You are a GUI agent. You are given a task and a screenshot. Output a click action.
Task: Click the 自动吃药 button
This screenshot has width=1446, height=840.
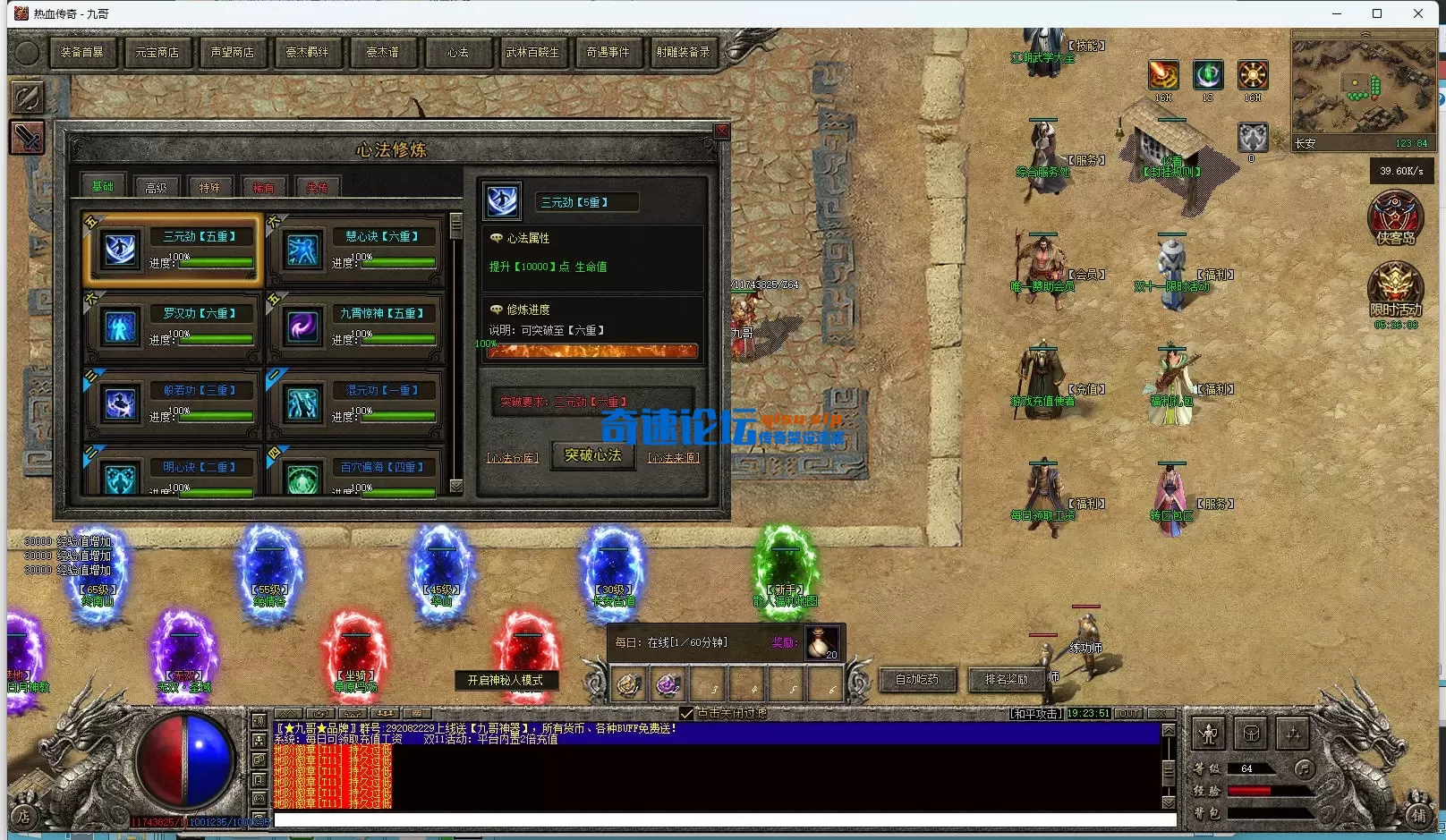[x=917, y=680]
